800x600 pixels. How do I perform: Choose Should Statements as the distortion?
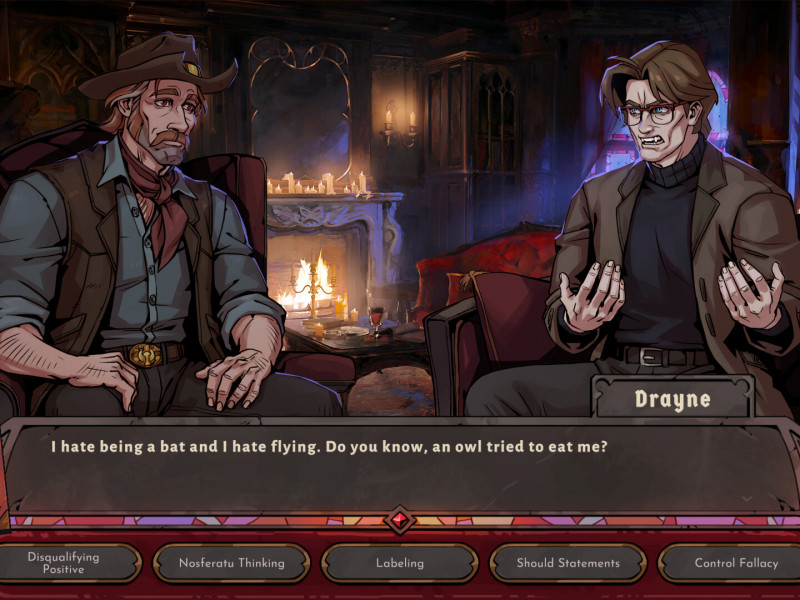(567, 563)
